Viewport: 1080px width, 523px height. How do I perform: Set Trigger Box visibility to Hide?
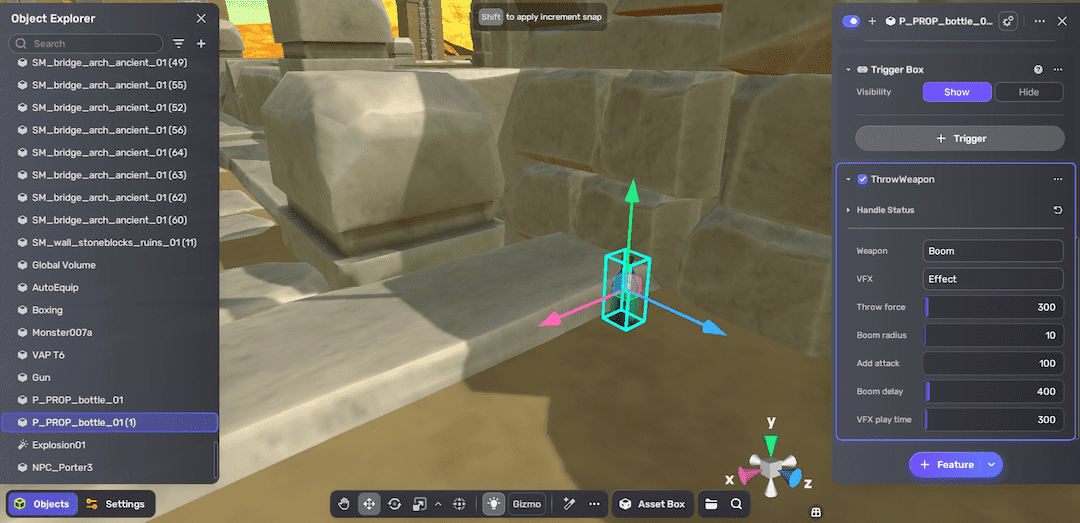click(1028, 92)
